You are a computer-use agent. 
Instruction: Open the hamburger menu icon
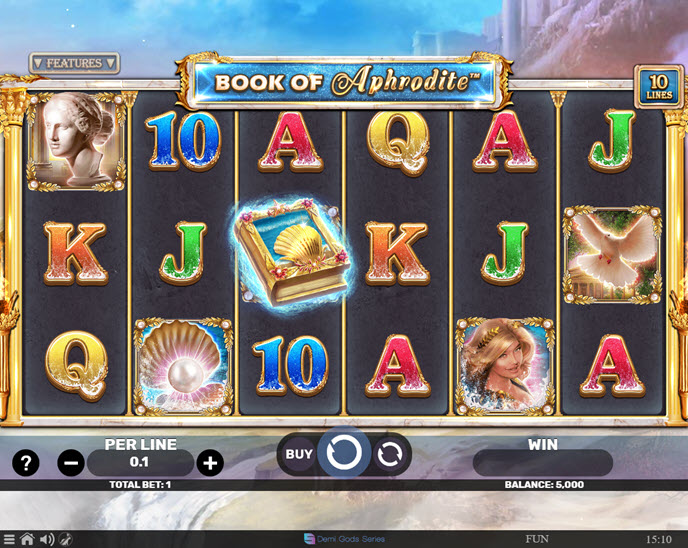tap(8, 540)
